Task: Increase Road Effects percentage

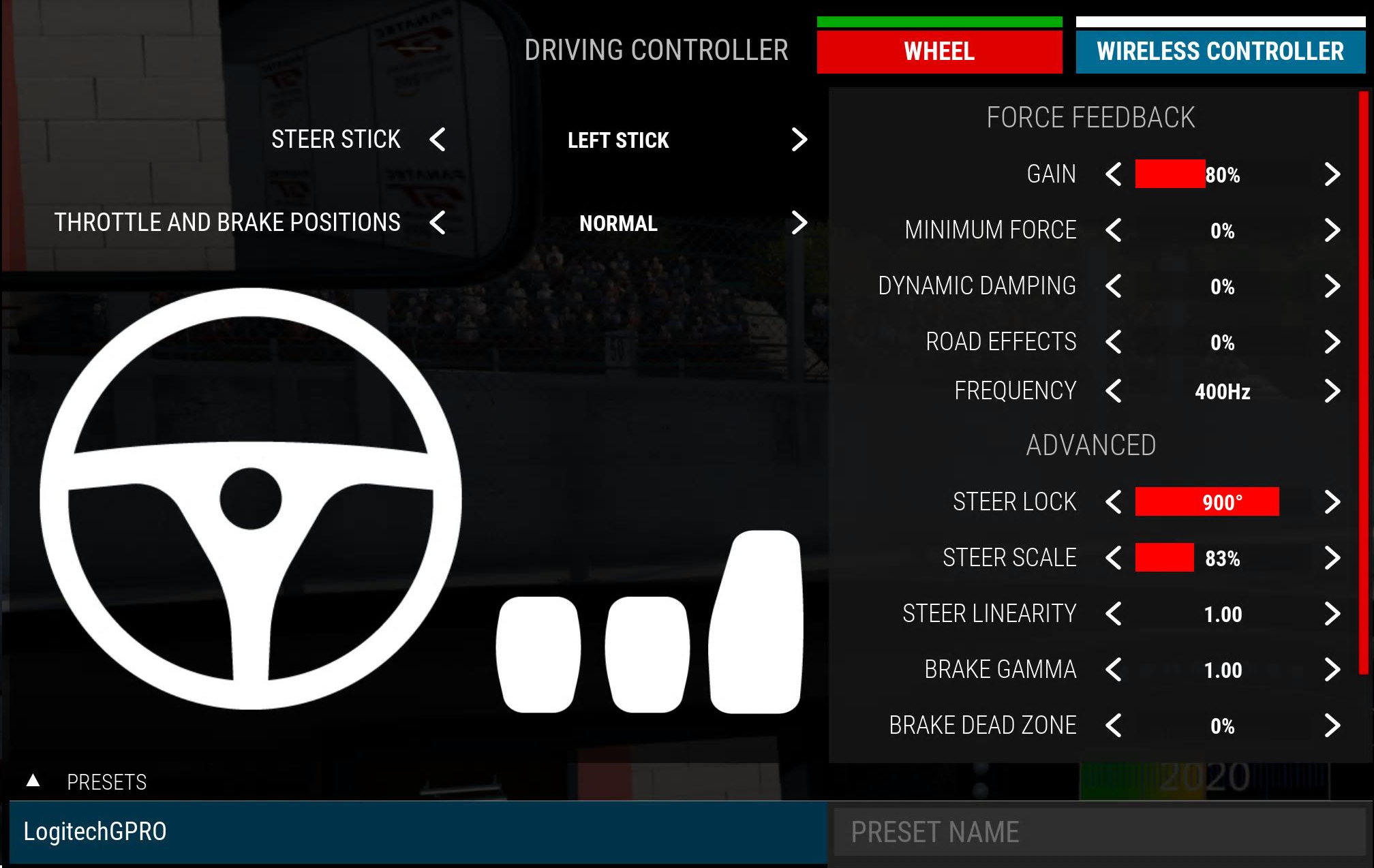Action: pyautogui.click(x=1332, y=342)
